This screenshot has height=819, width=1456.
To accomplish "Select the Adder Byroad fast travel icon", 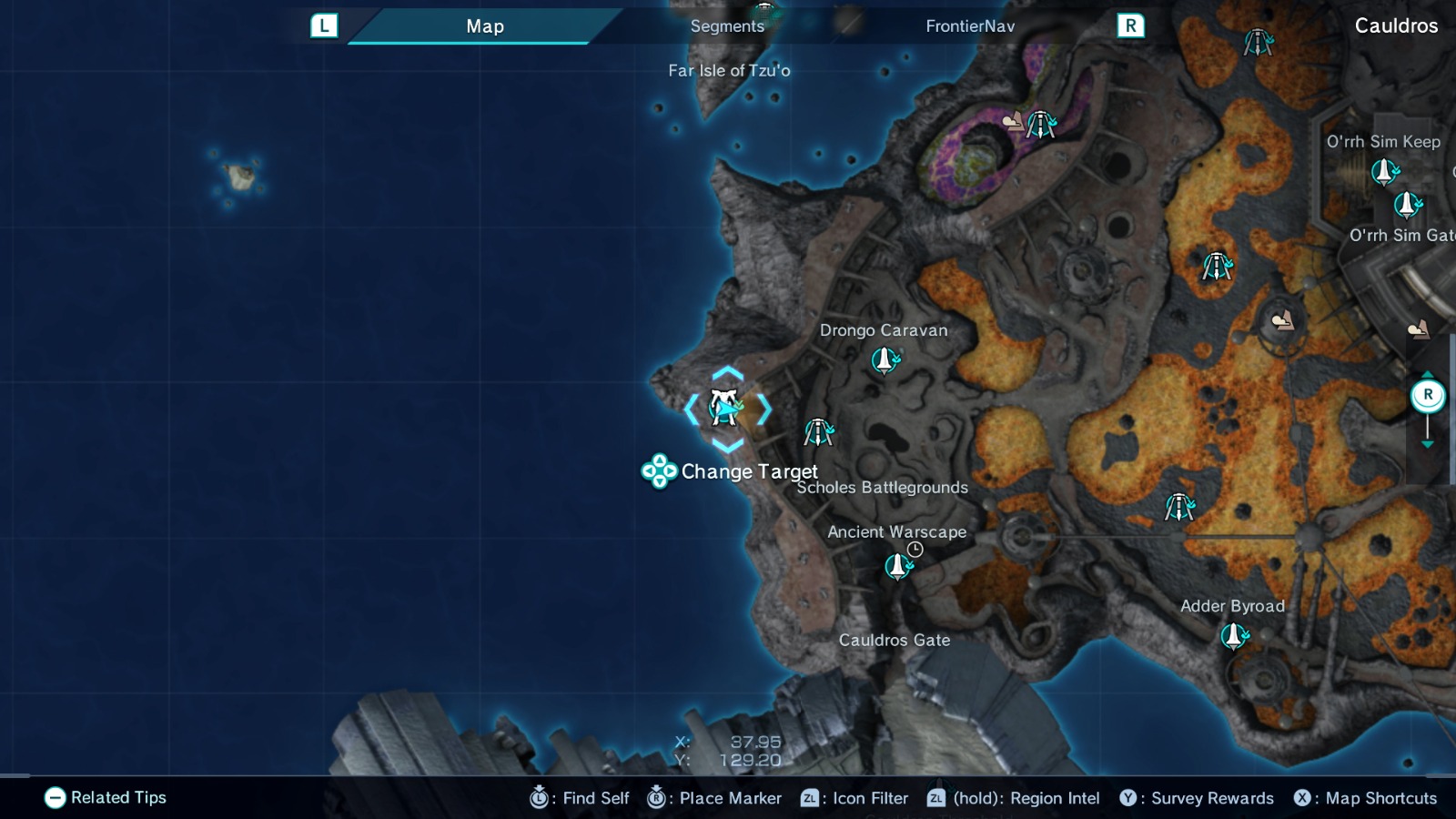I will [1234, 638].
